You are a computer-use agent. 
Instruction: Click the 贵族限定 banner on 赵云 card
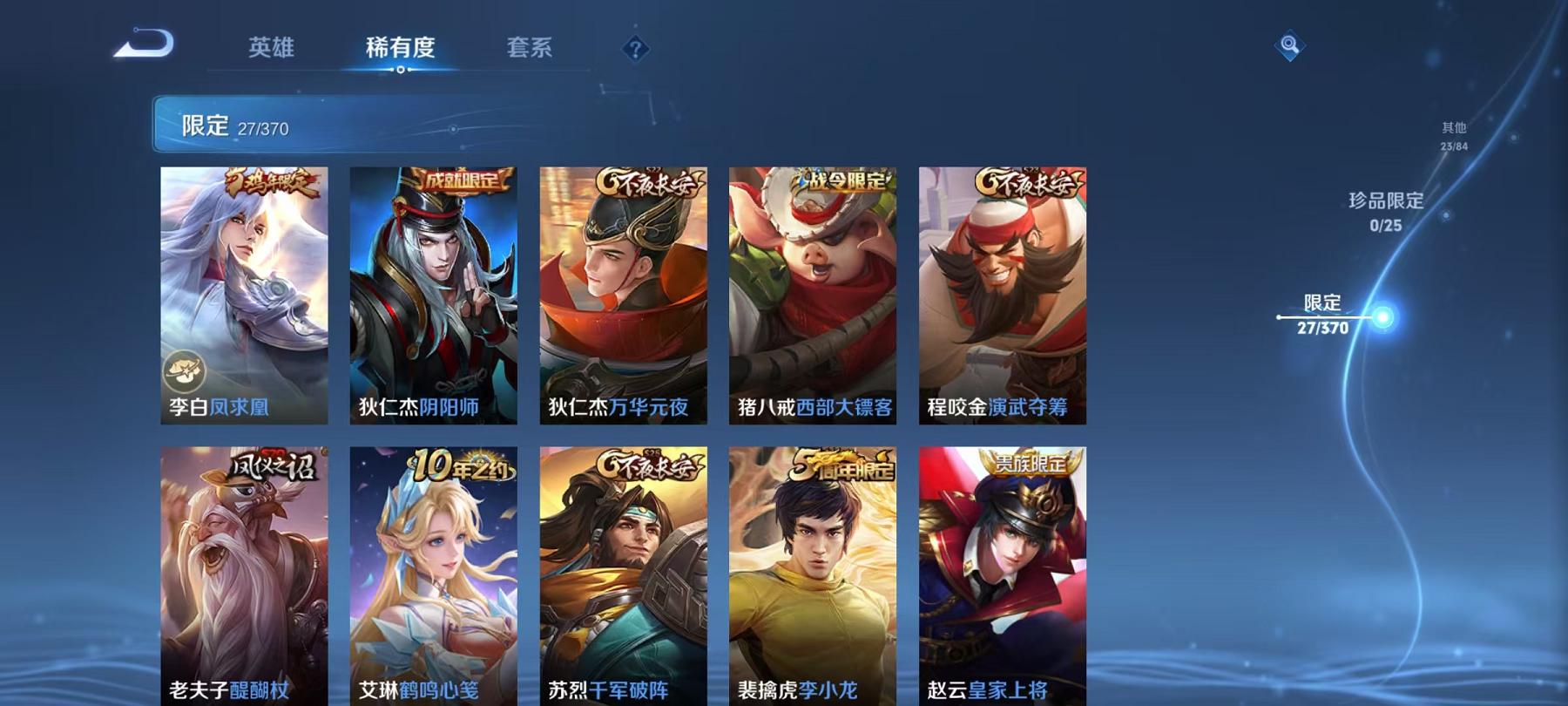coord(1032,463)
